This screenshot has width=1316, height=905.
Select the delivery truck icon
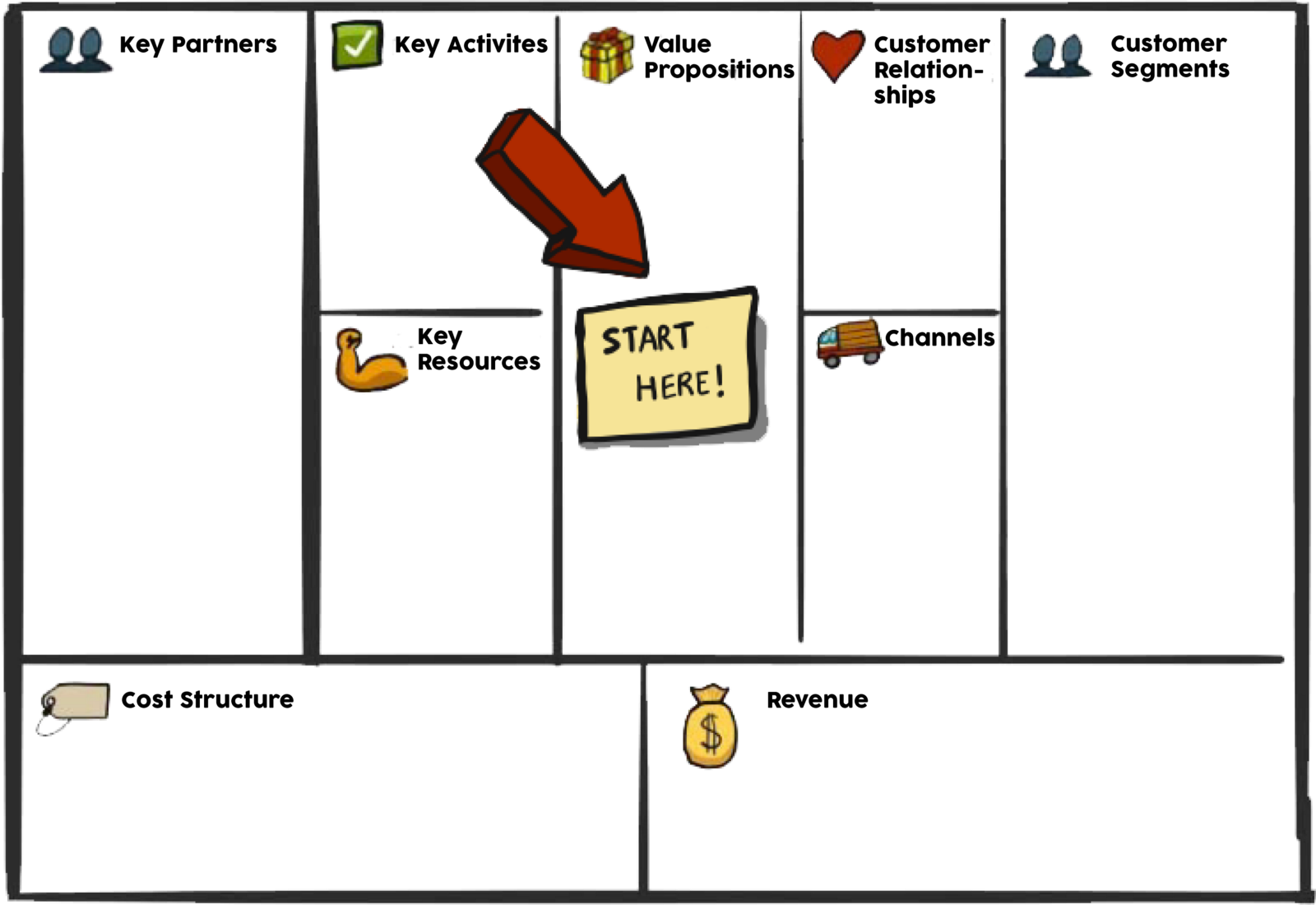pyautogui.click(x=850, y=343)
